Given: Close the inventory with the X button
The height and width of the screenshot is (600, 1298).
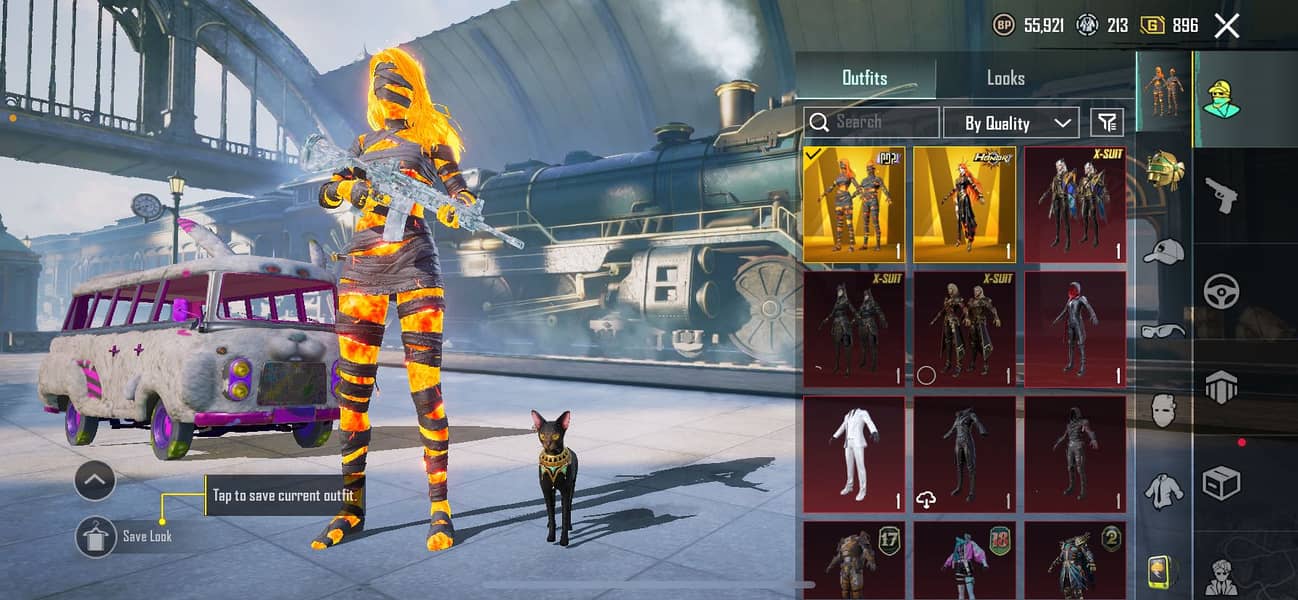Looking at the screenshot, I should point(1226,26).
